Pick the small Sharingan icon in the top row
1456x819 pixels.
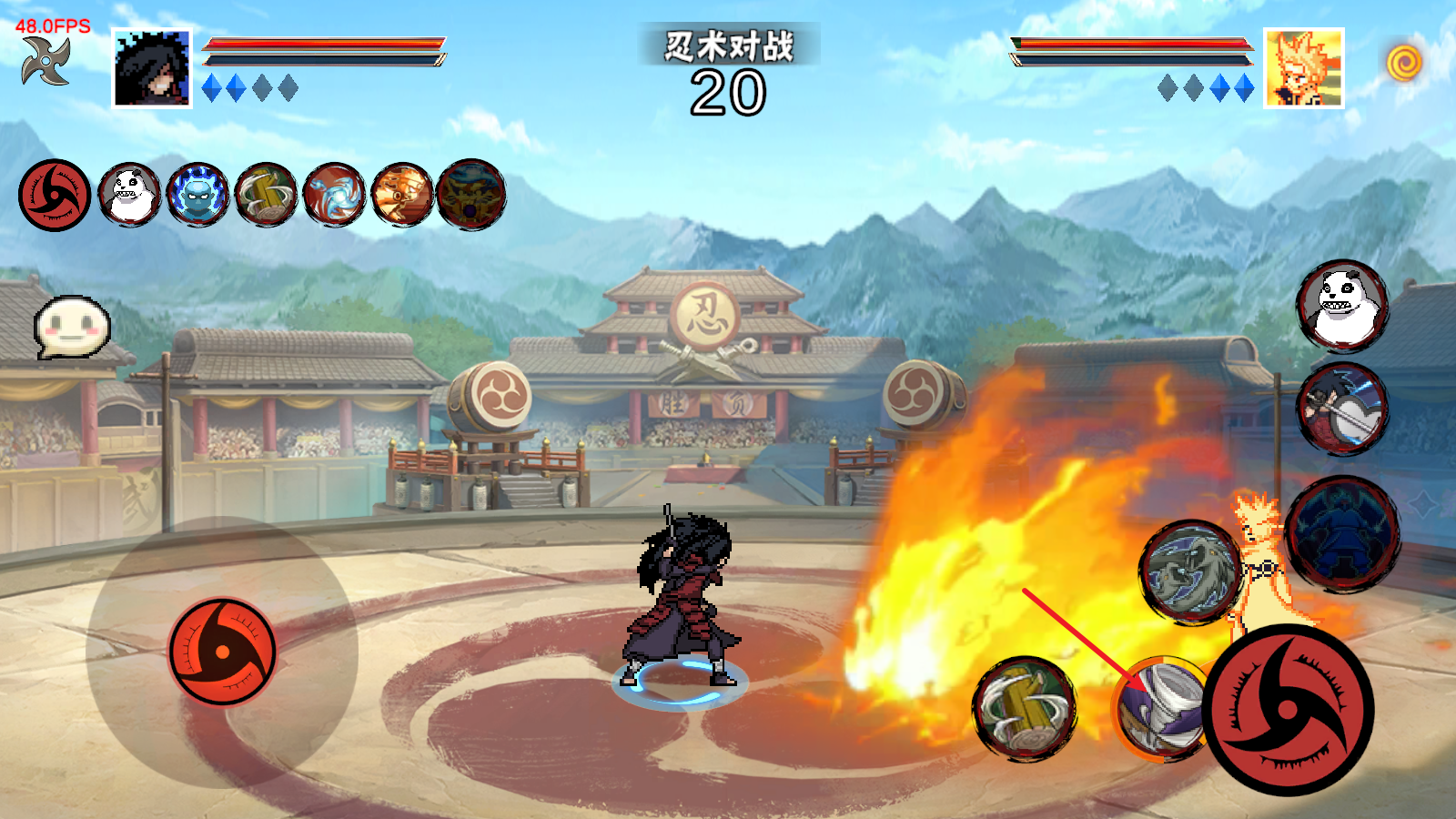click(x=55, y=195)
